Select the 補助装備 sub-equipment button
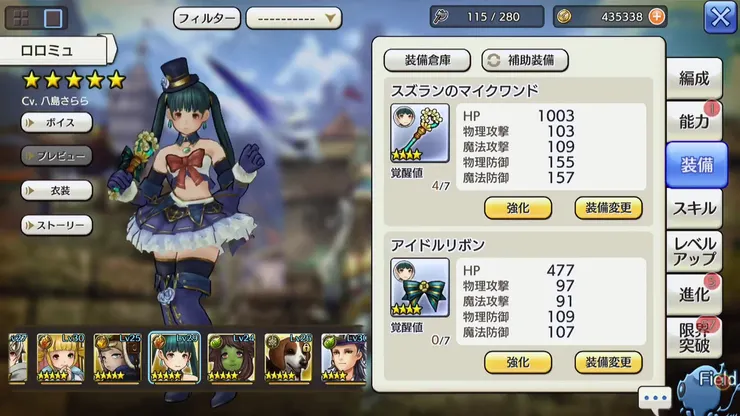 point(525,60)
